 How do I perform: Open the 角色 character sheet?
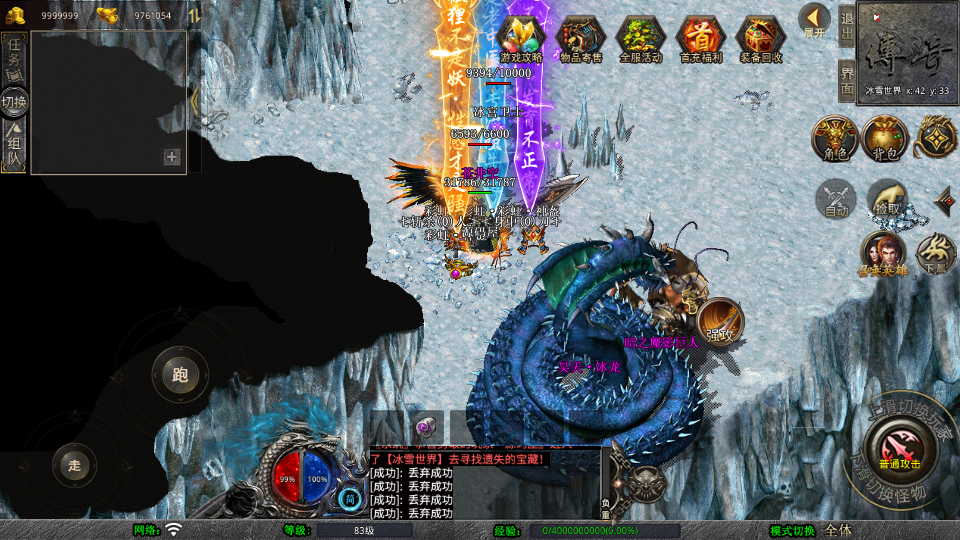pyautogui.click(x=835, y=138)
